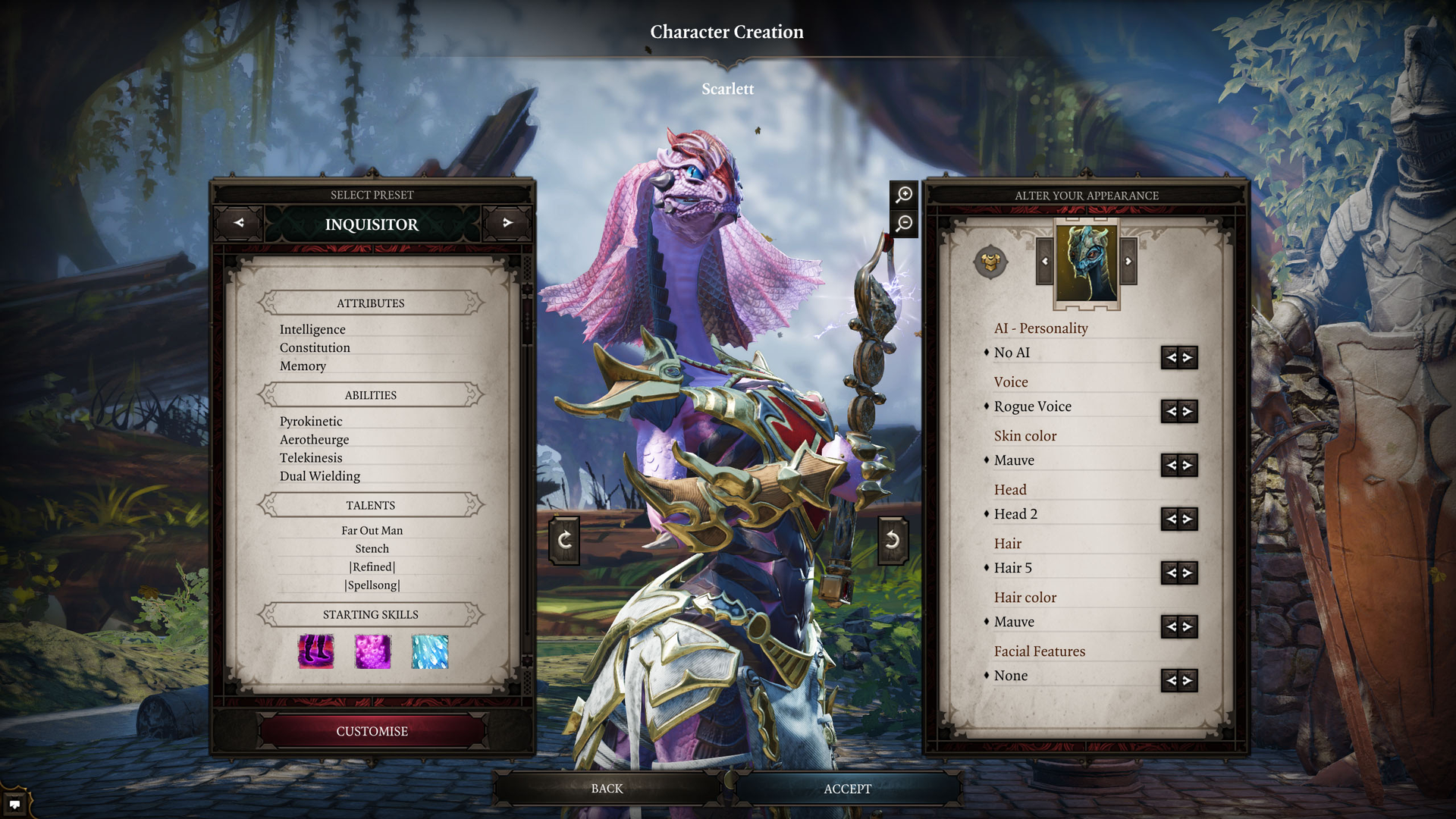Change the Head 2 selection
This screenshot has width=1456, height=819.
coord(1188,519)
